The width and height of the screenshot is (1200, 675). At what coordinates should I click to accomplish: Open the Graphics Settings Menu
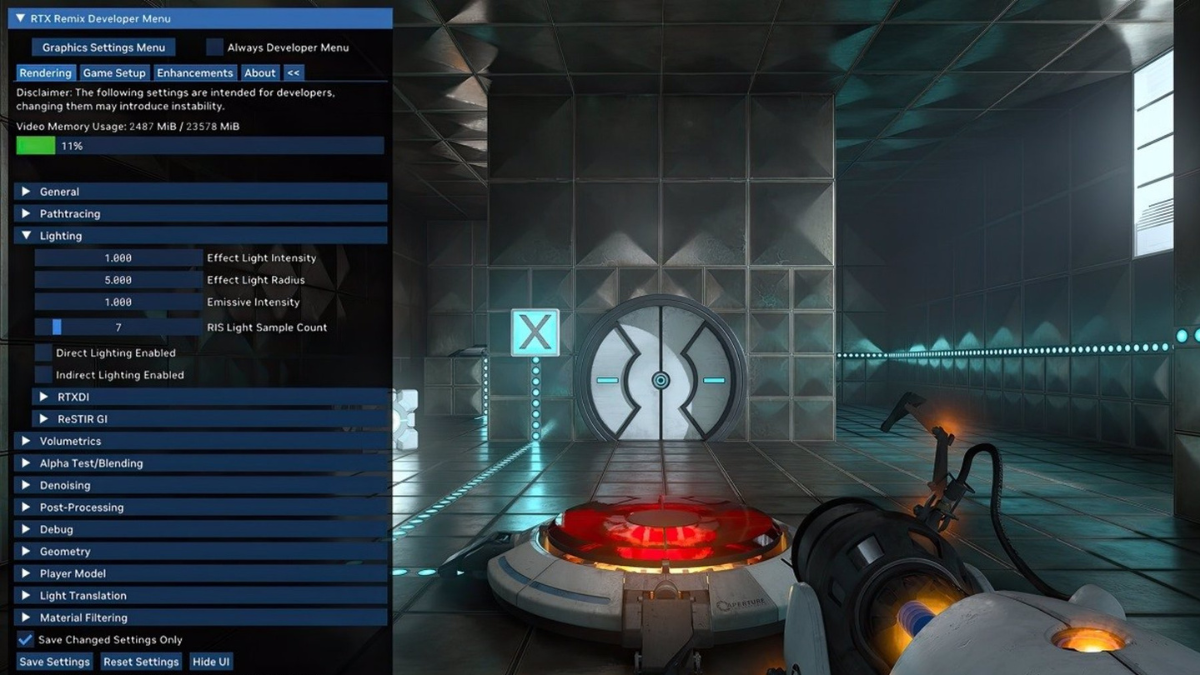coord(103,47)
